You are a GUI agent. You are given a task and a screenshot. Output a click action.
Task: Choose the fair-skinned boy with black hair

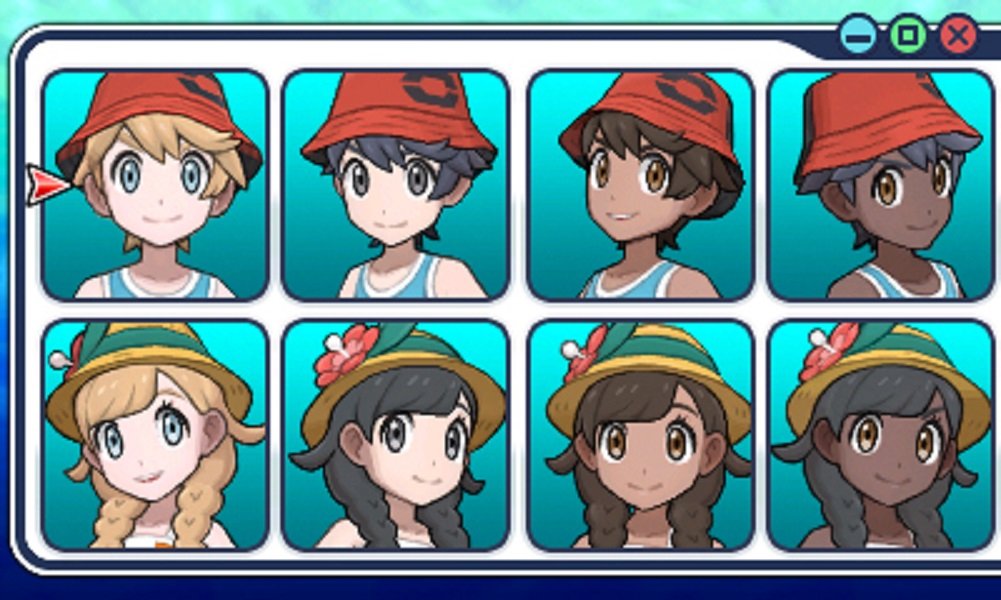pos(396,185)
